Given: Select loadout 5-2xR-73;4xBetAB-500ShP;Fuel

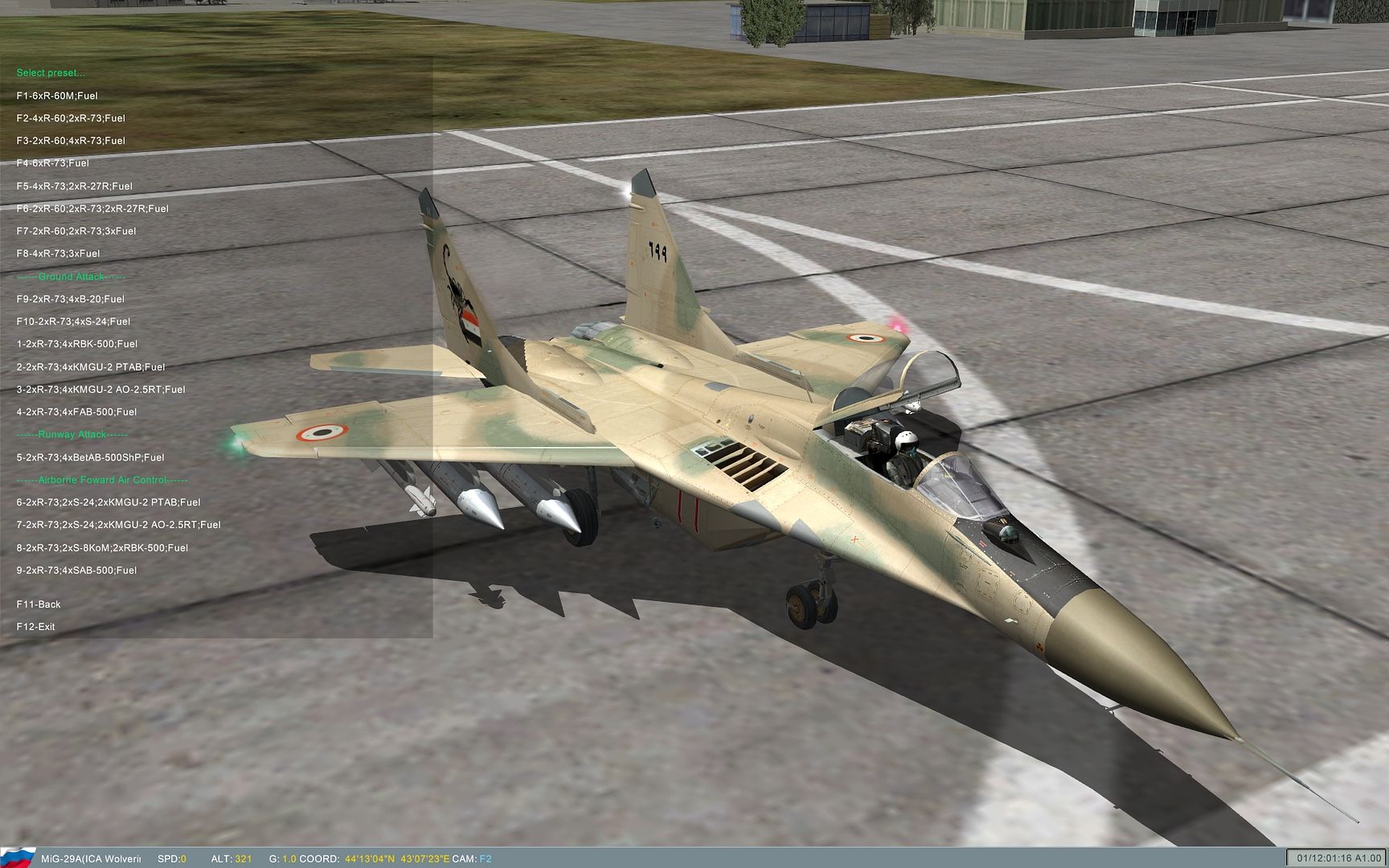Looking at the screenshot, I should [x=90, y=457].
